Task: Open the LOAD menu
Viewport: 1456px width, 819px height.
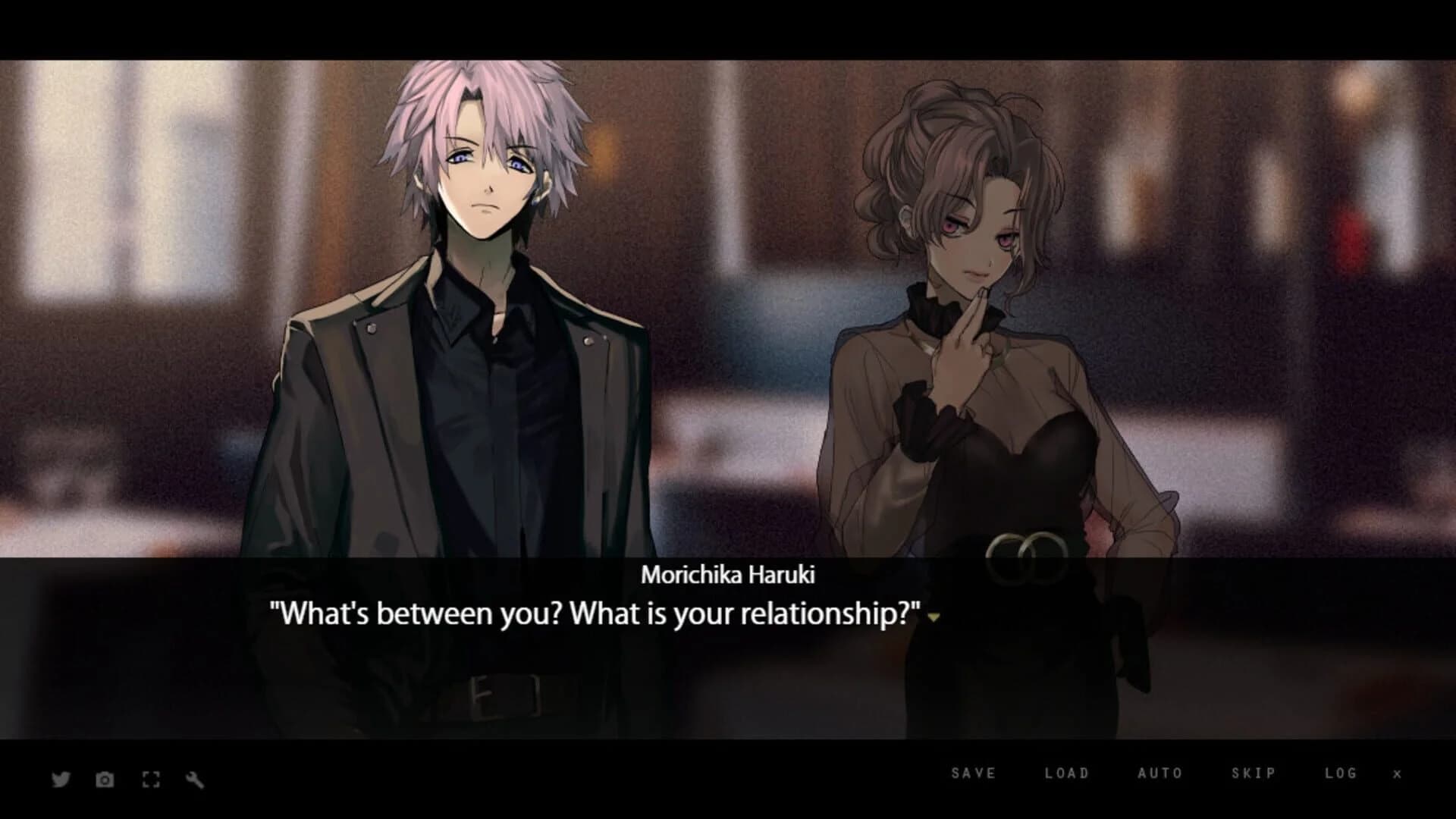Action: coord(1067,773)
